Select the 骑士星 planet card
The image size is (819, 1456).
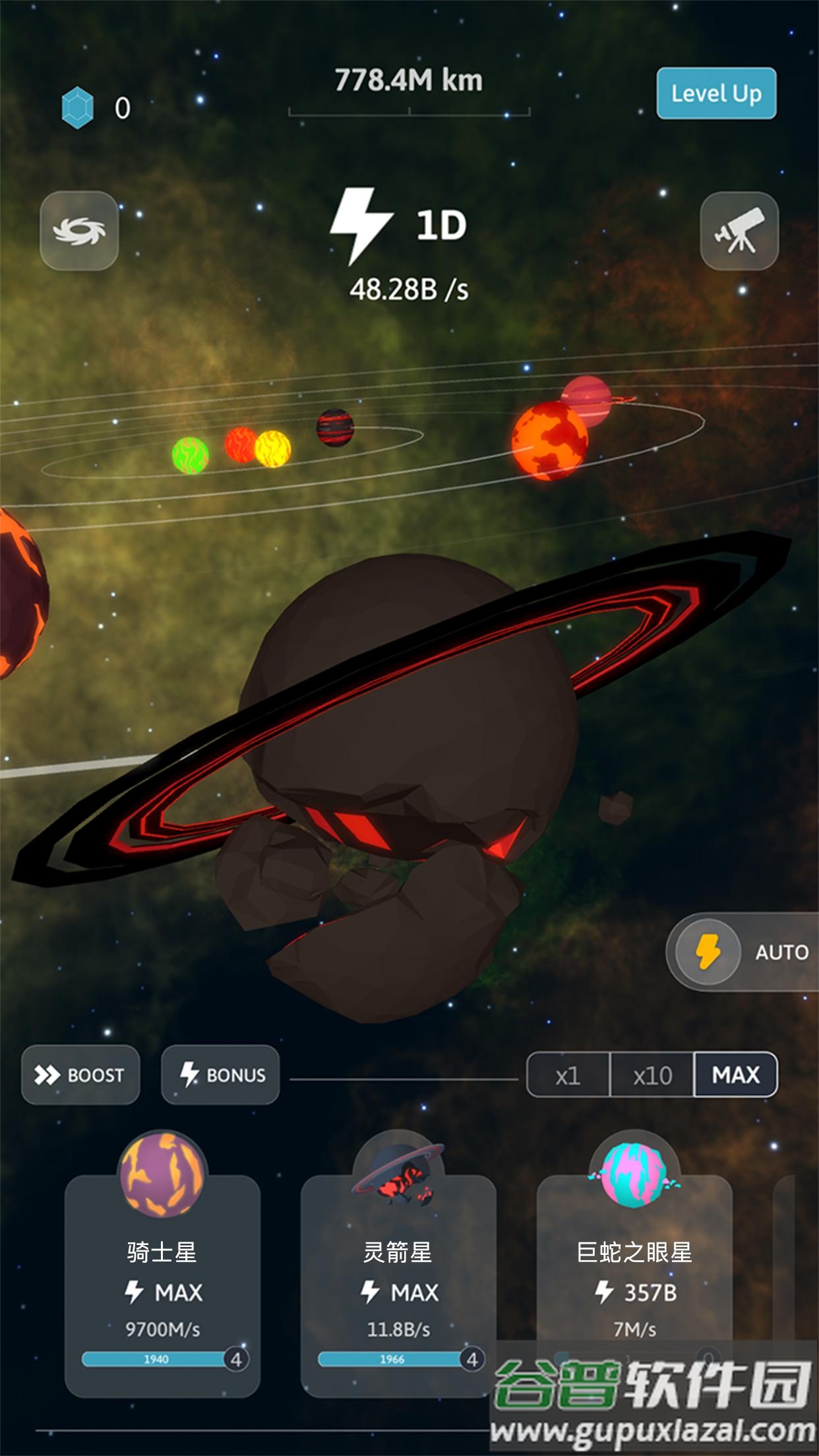[162, 1279]
